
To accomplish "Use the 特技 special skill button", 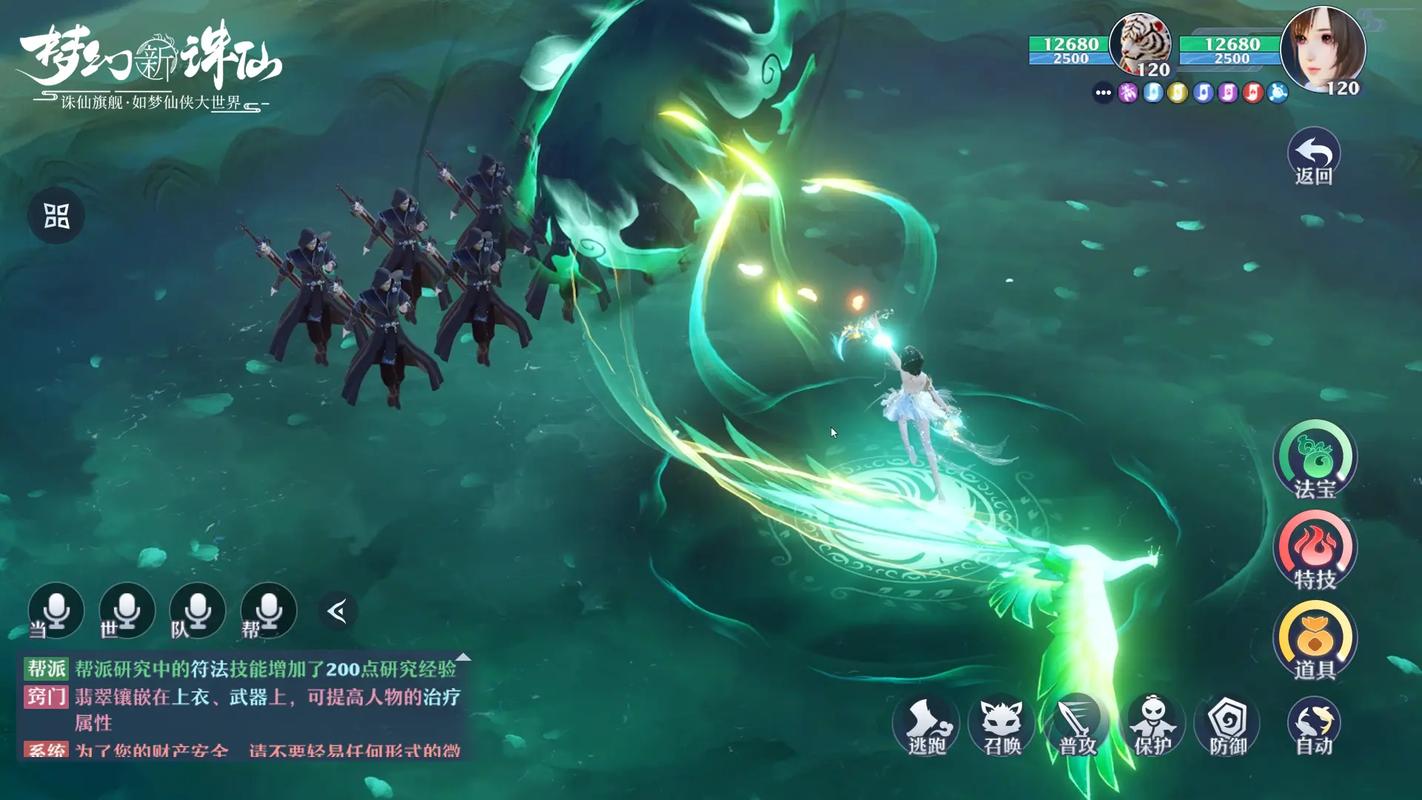I will coord(1314,549).
